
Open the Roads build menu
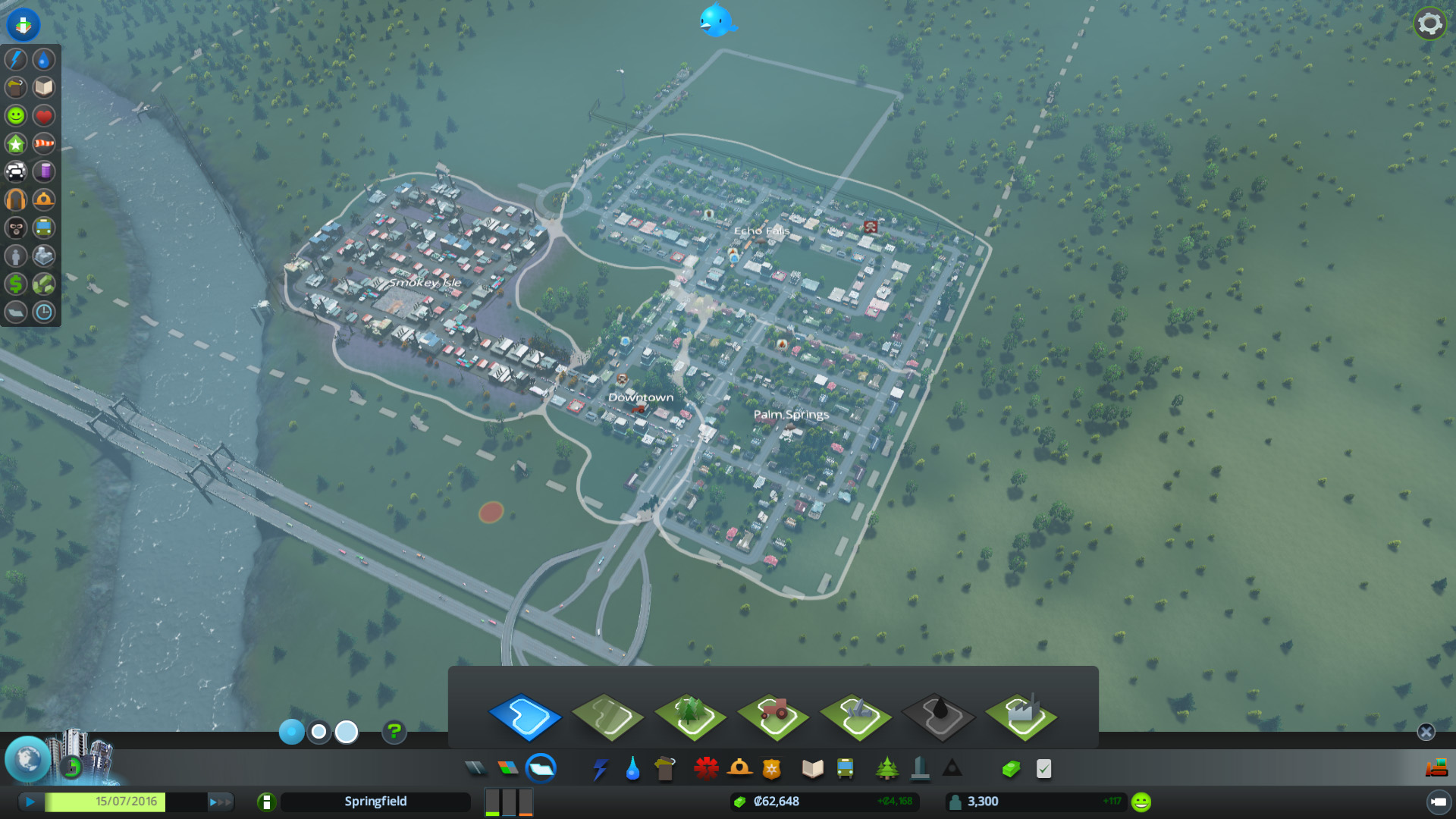pyautogui.click(x=475, y=769)
